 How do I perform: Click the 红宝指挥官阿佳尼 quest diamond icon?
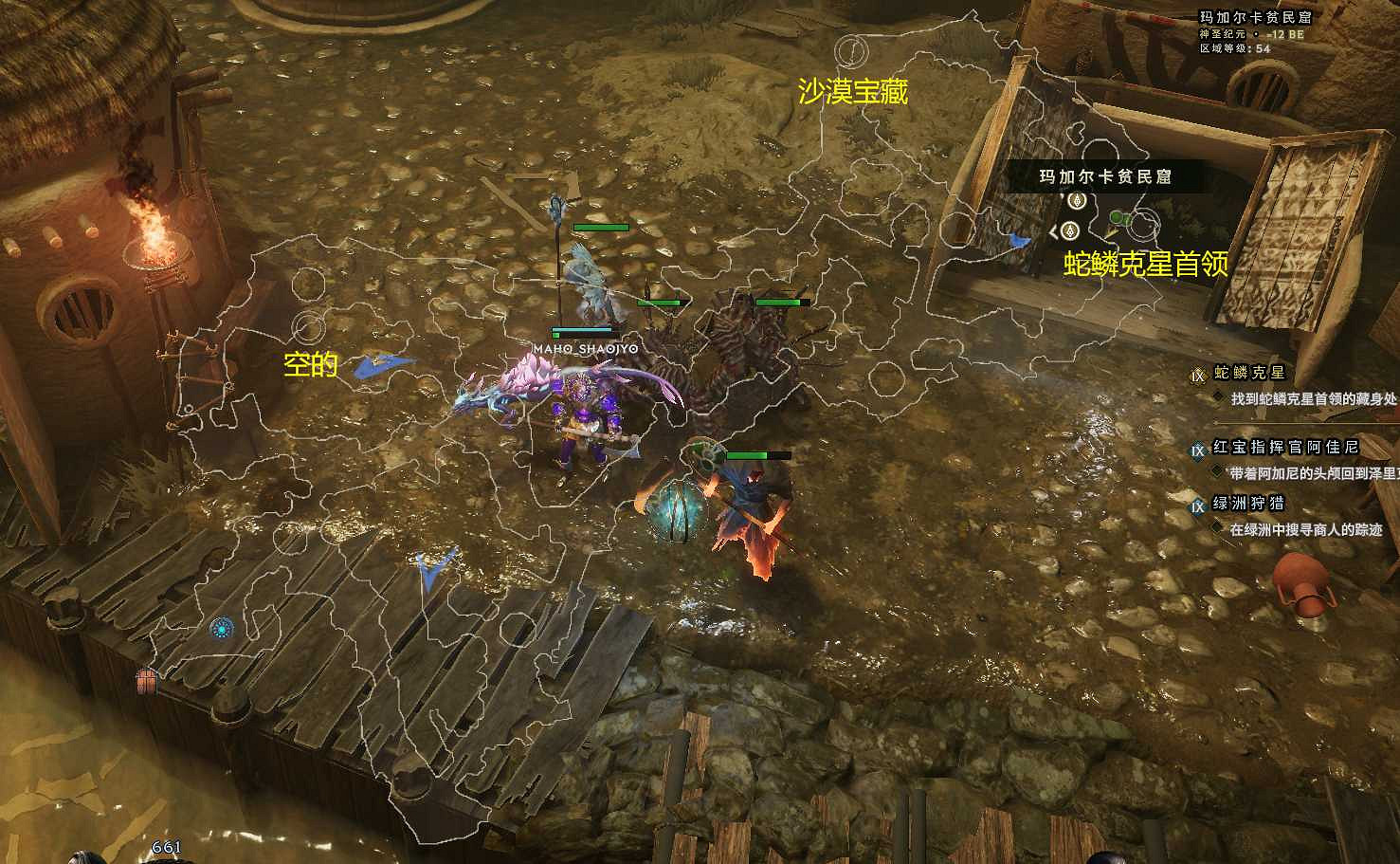click(1198, 450)
